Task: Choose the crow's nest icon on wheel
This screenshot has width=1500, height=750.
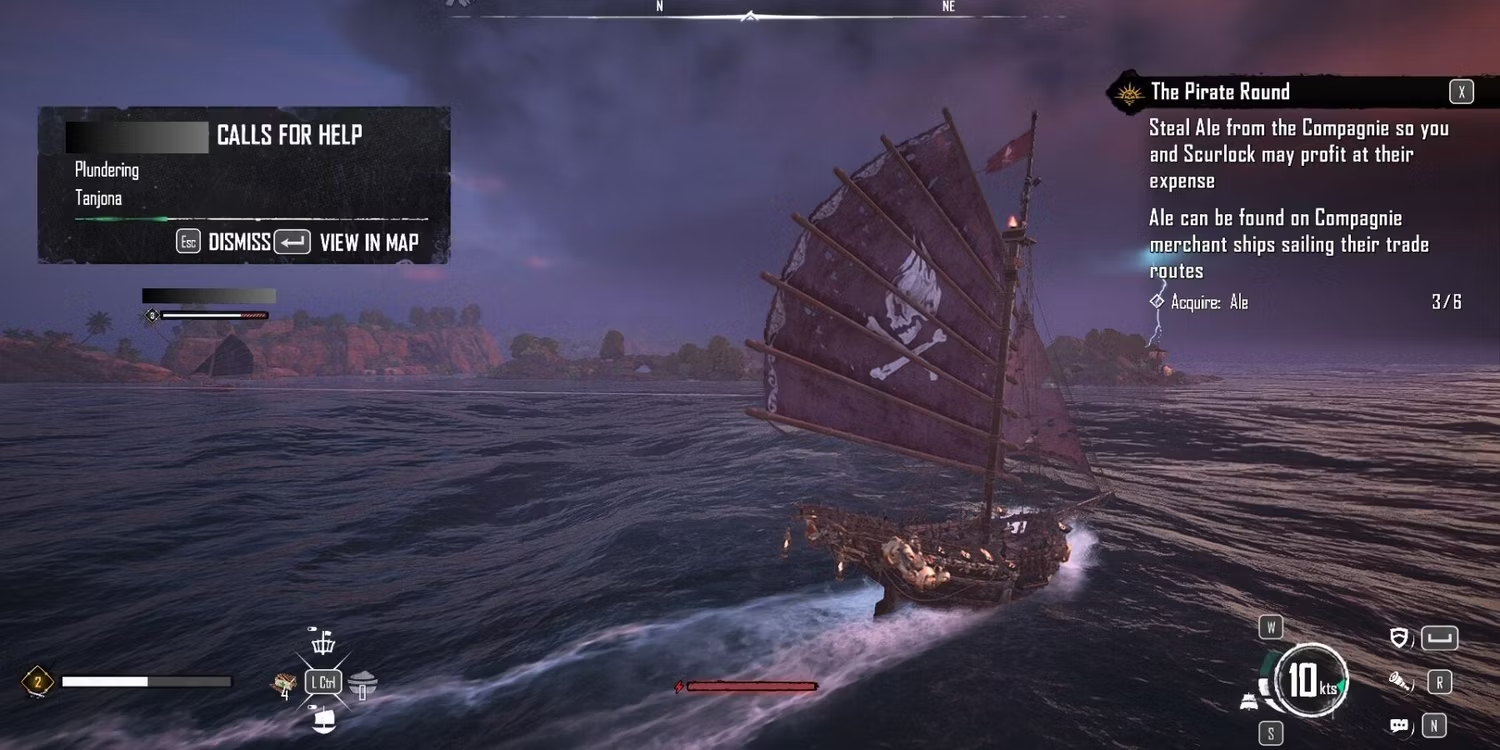Action: pos(323,643)
